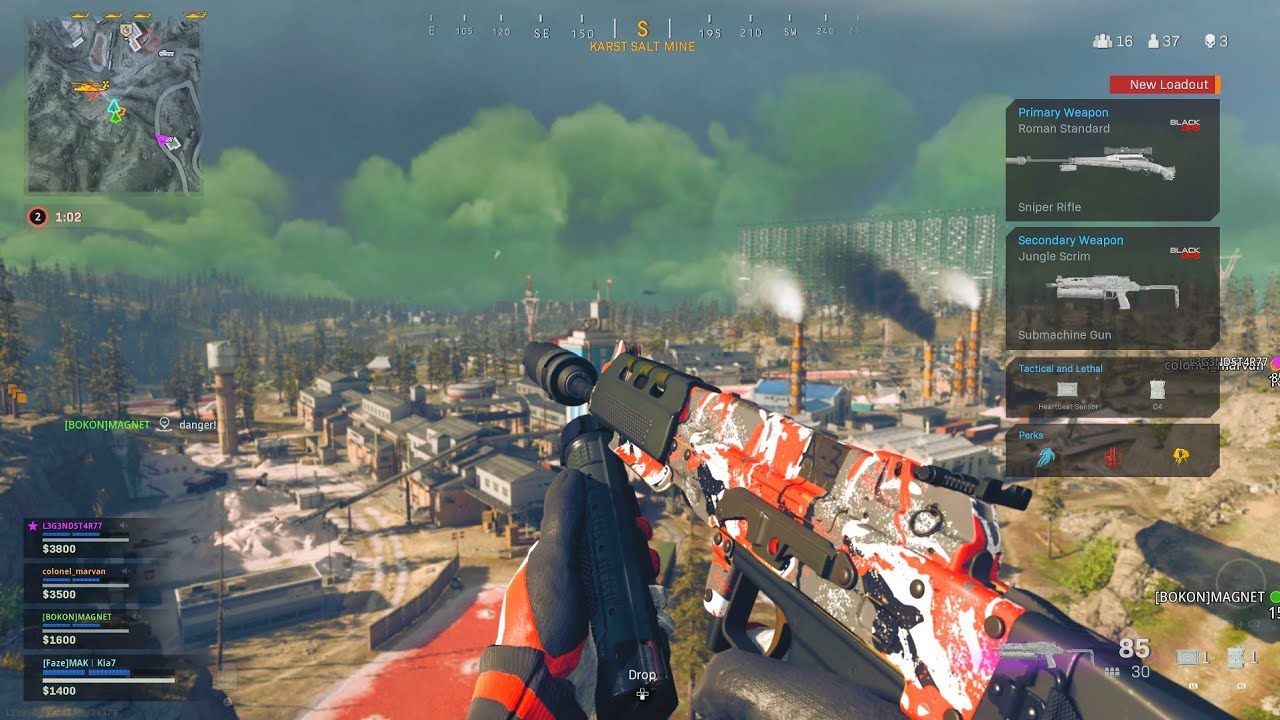Click the [BOKON]MAGNET danger ping message

point(140,425)
